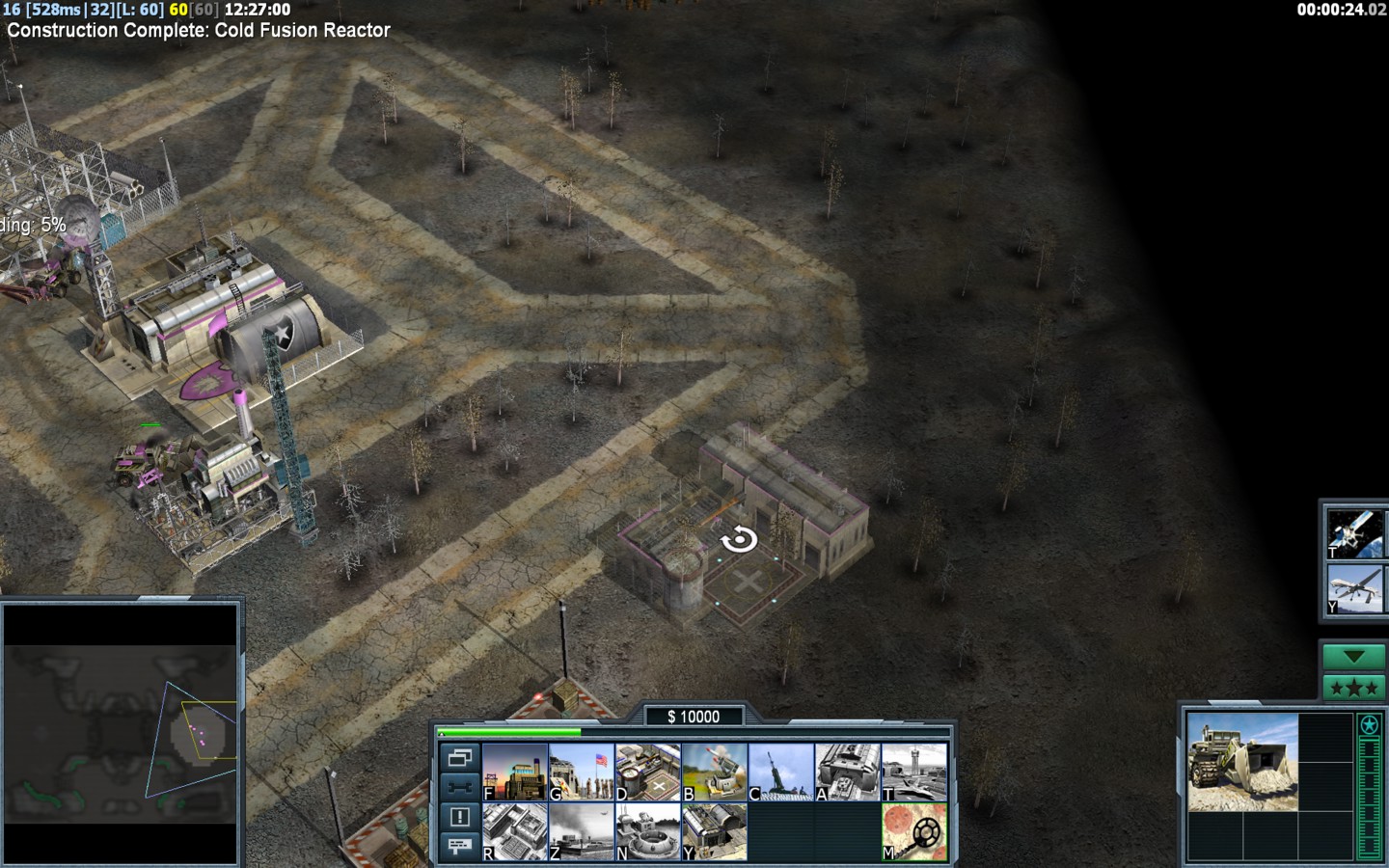The width and height of the screenshot is (1389, 868).
Task: Click the green down-arrow button
Action: coord(1354,657)
